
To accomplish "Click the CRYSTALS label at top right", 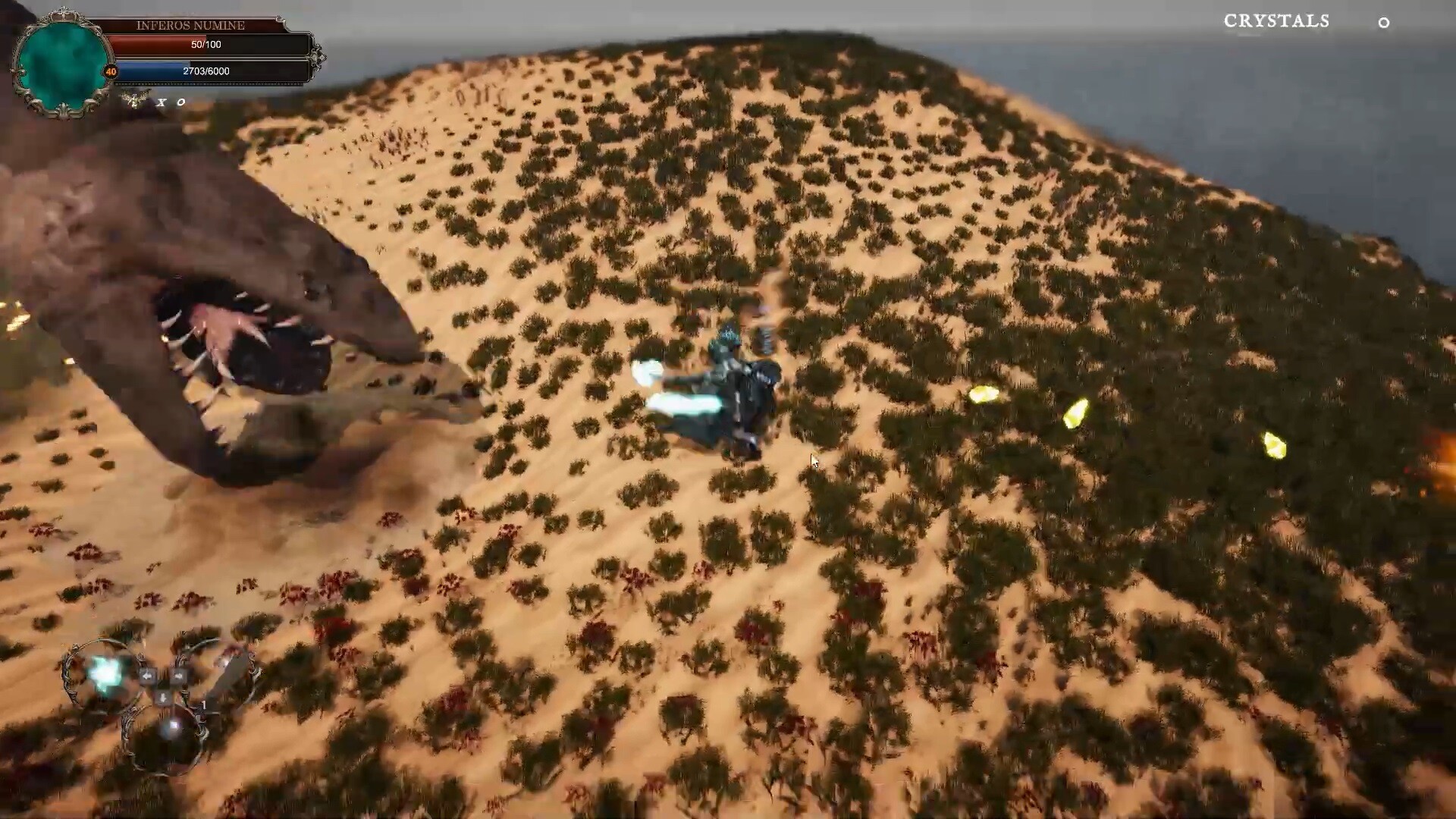I will (x=1276, y=21).
